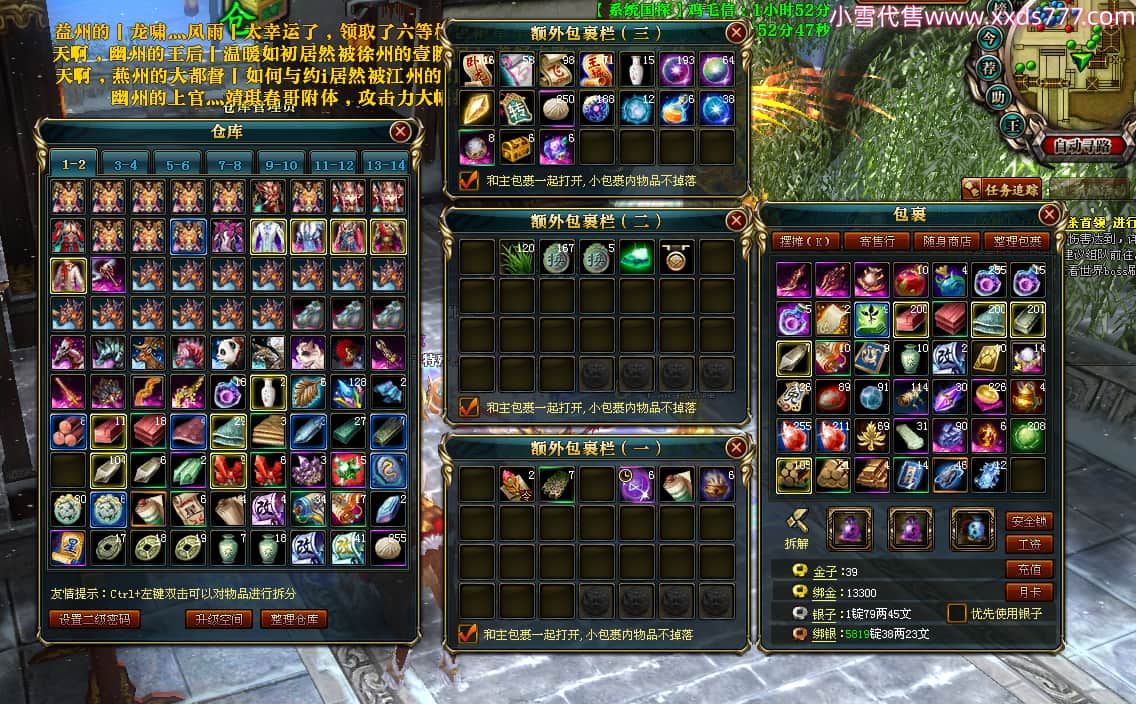Screen dimensions: 1136x704
Task: Activate the 自动寻路 auto-pathfinding button
Action: pyautogui.click(x=1082, y=146)
